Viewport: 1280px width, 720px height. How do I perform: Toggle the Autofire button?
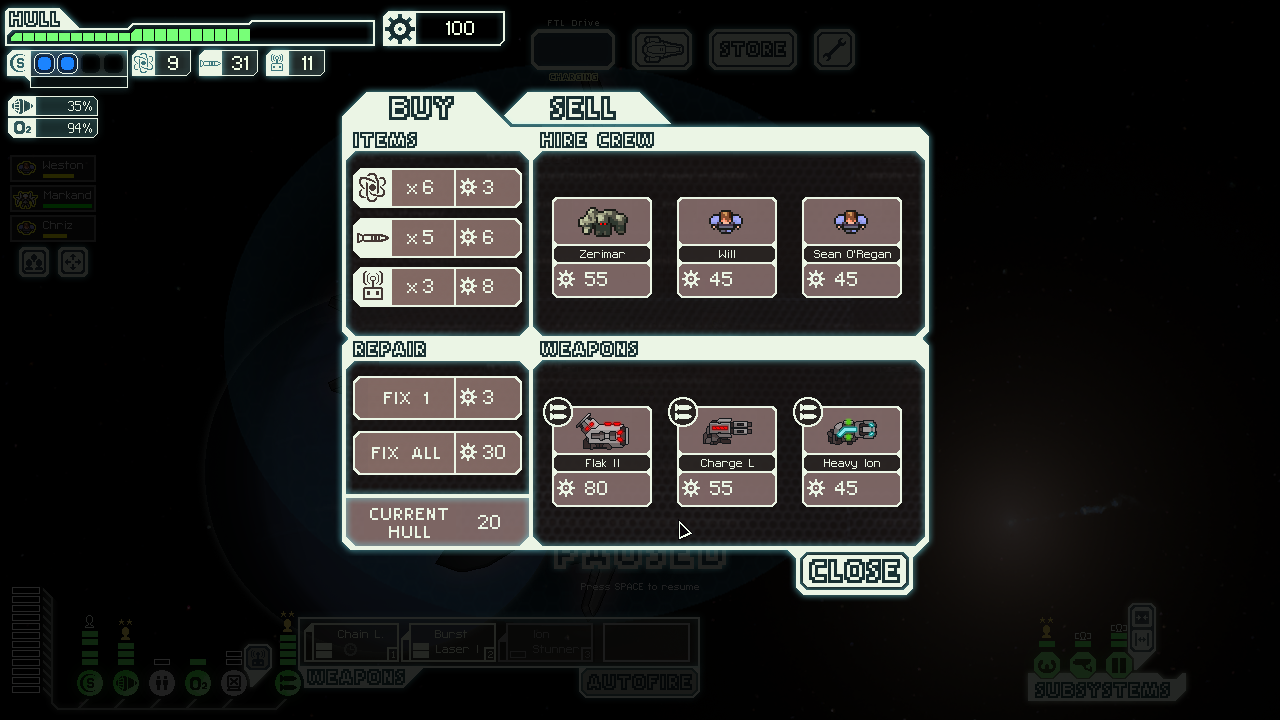(x=639, y=683)
